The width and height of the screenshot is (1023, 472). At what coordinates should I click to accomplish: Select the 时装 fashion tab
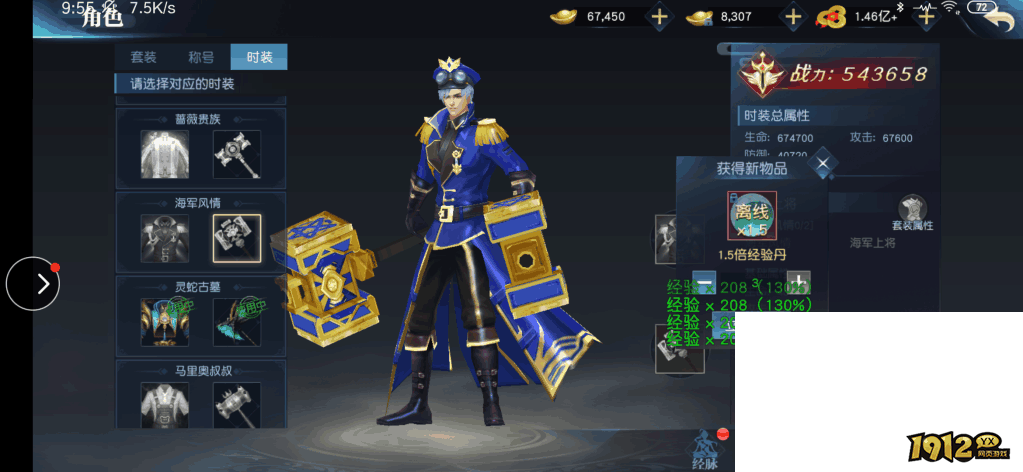coord(259,57)
